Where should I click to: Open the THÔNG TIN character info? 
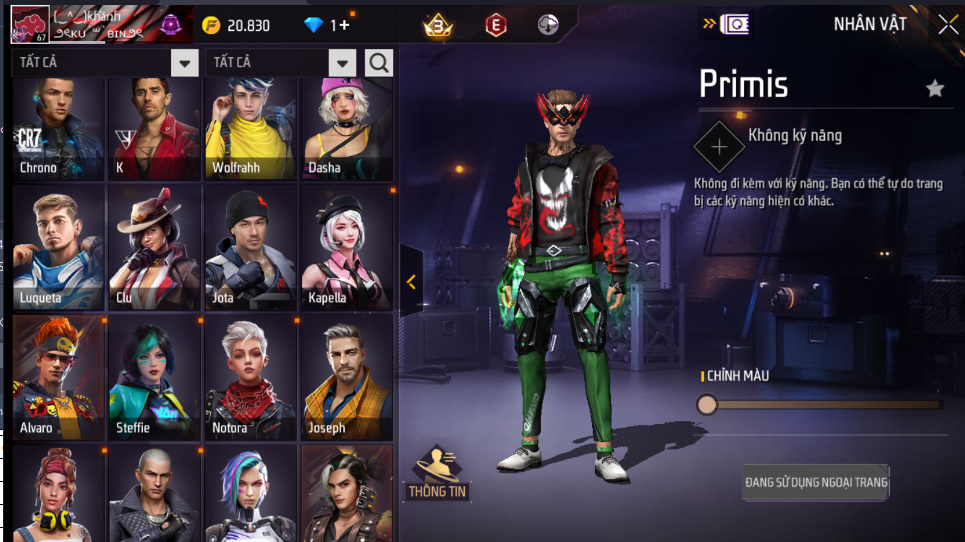437,473
